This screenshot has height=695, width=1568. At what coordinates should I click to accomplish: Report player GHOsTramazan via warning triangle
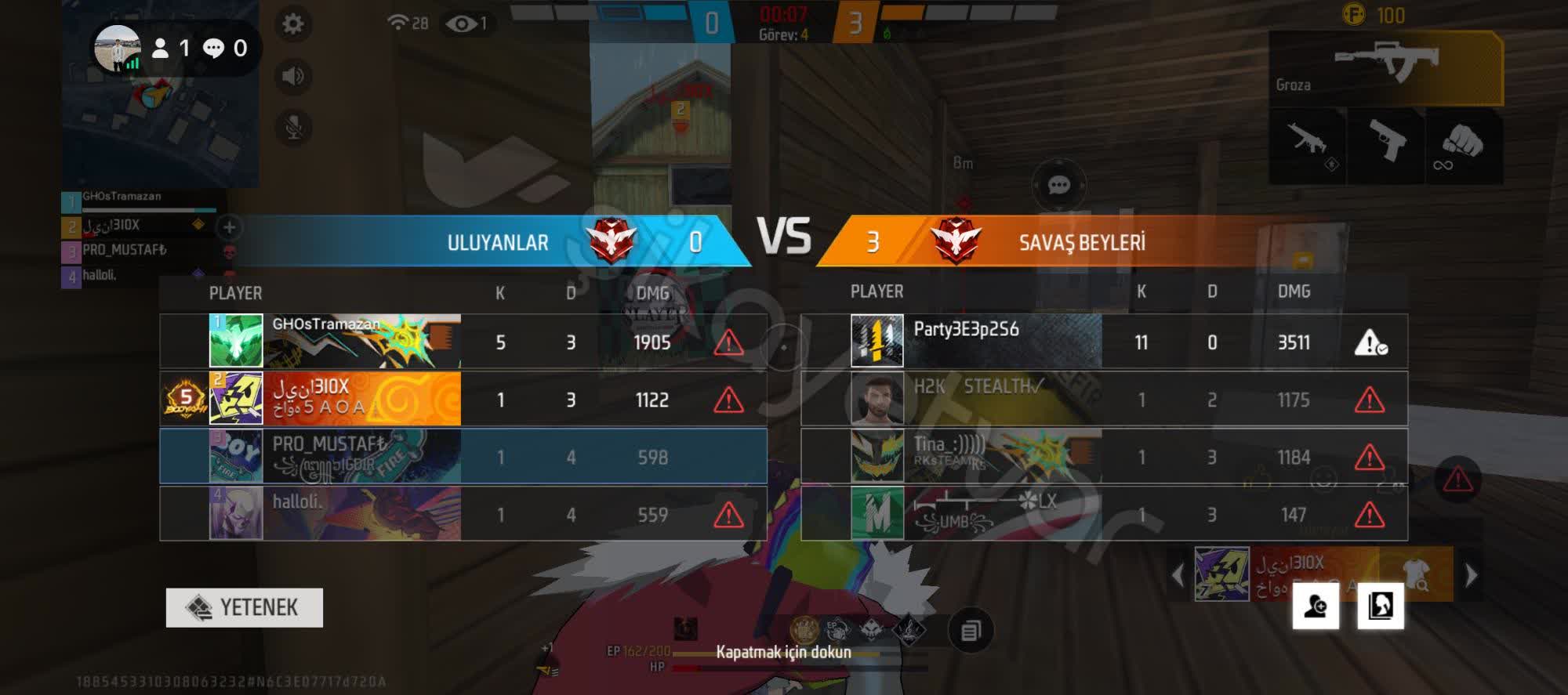728,342
